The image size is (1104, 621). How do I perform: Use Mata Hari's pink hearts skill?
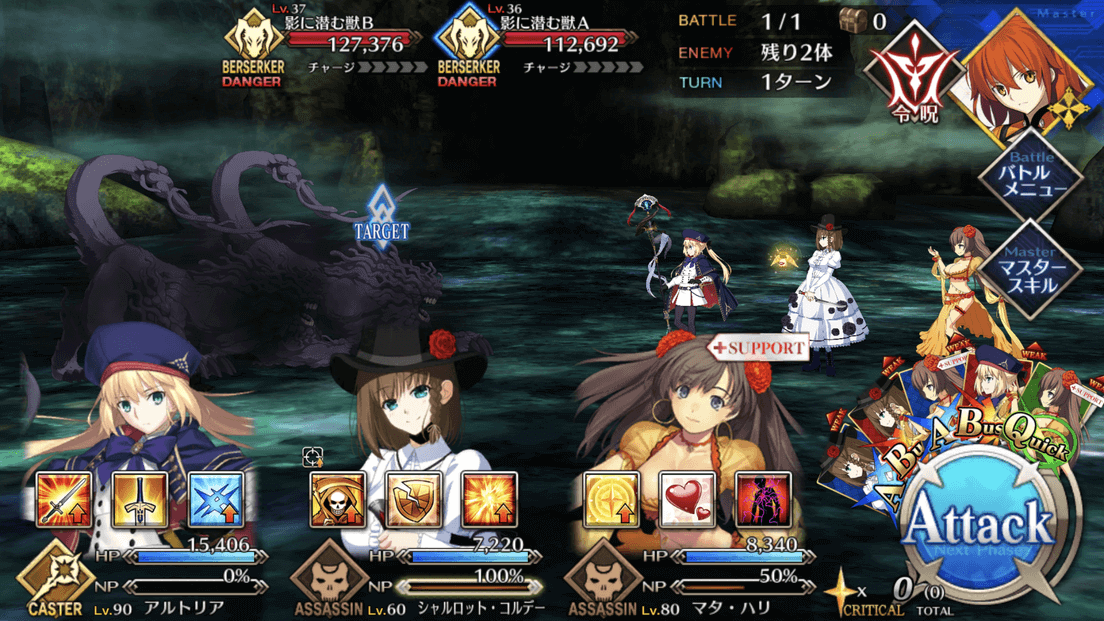687,500
